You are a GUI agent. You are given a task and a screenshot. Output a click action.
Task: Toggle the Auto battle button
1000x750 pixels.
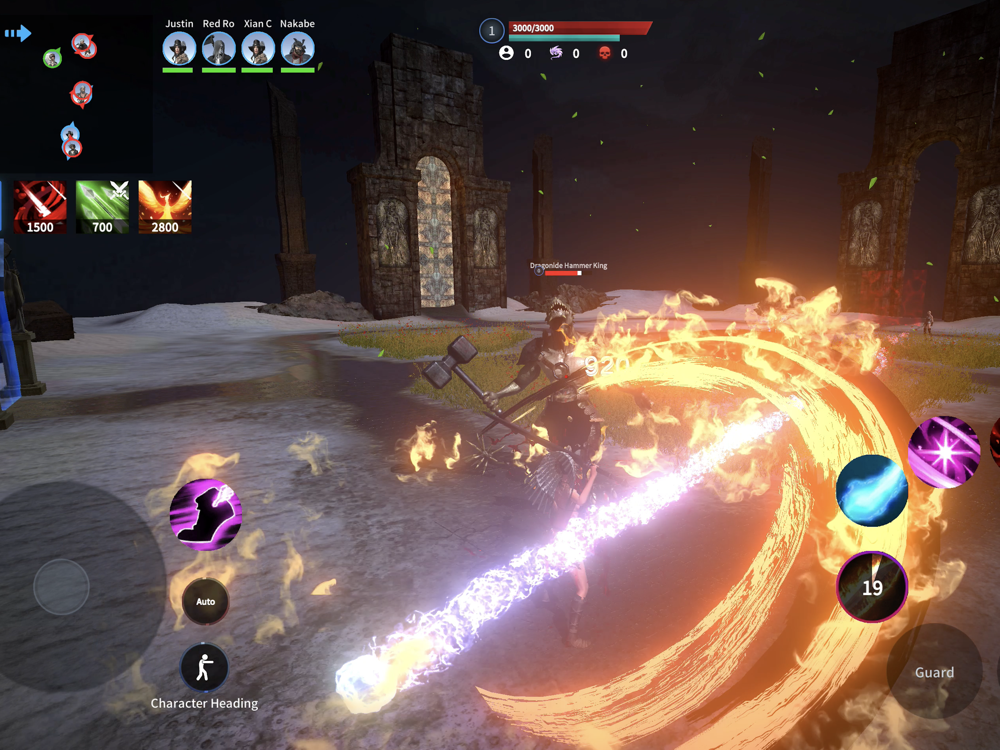pos(205,601)
